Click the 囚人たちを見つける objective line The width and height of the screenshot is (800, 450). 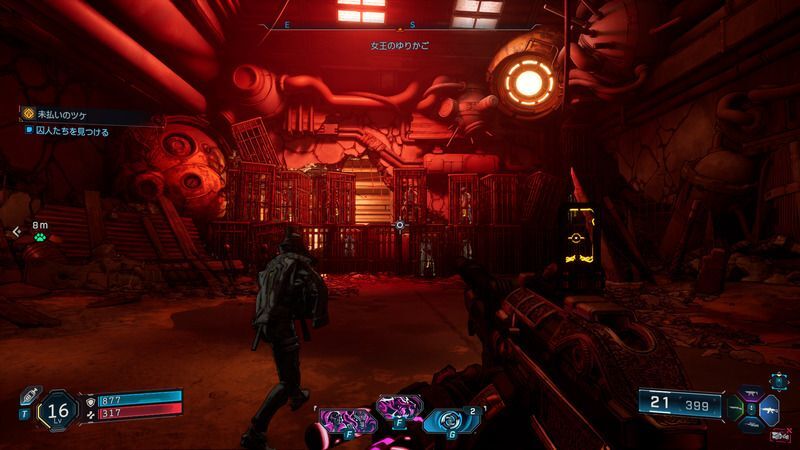[70, 131]
